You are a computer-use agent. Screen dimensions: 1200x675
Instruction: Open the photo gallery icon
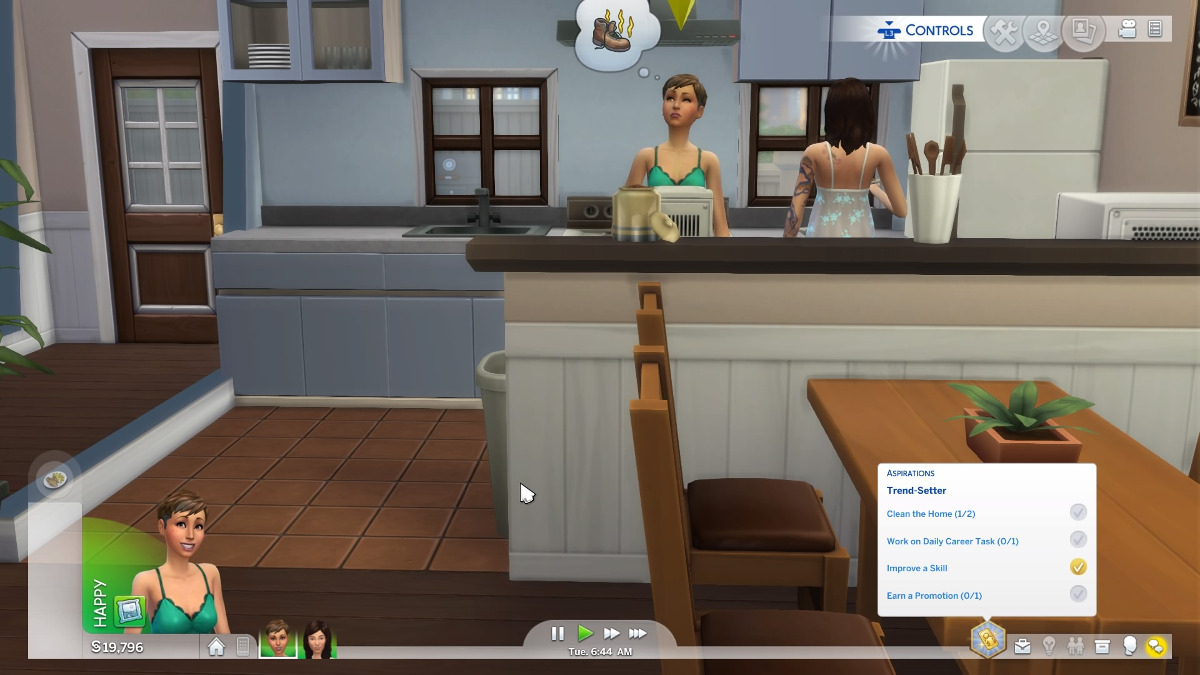pos(1082,31)
